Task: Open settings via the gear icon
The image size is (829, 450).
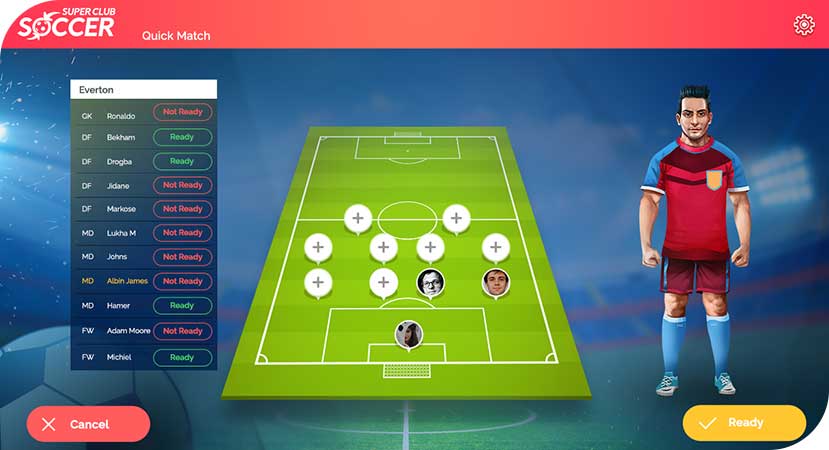Action: pos(804,25)
